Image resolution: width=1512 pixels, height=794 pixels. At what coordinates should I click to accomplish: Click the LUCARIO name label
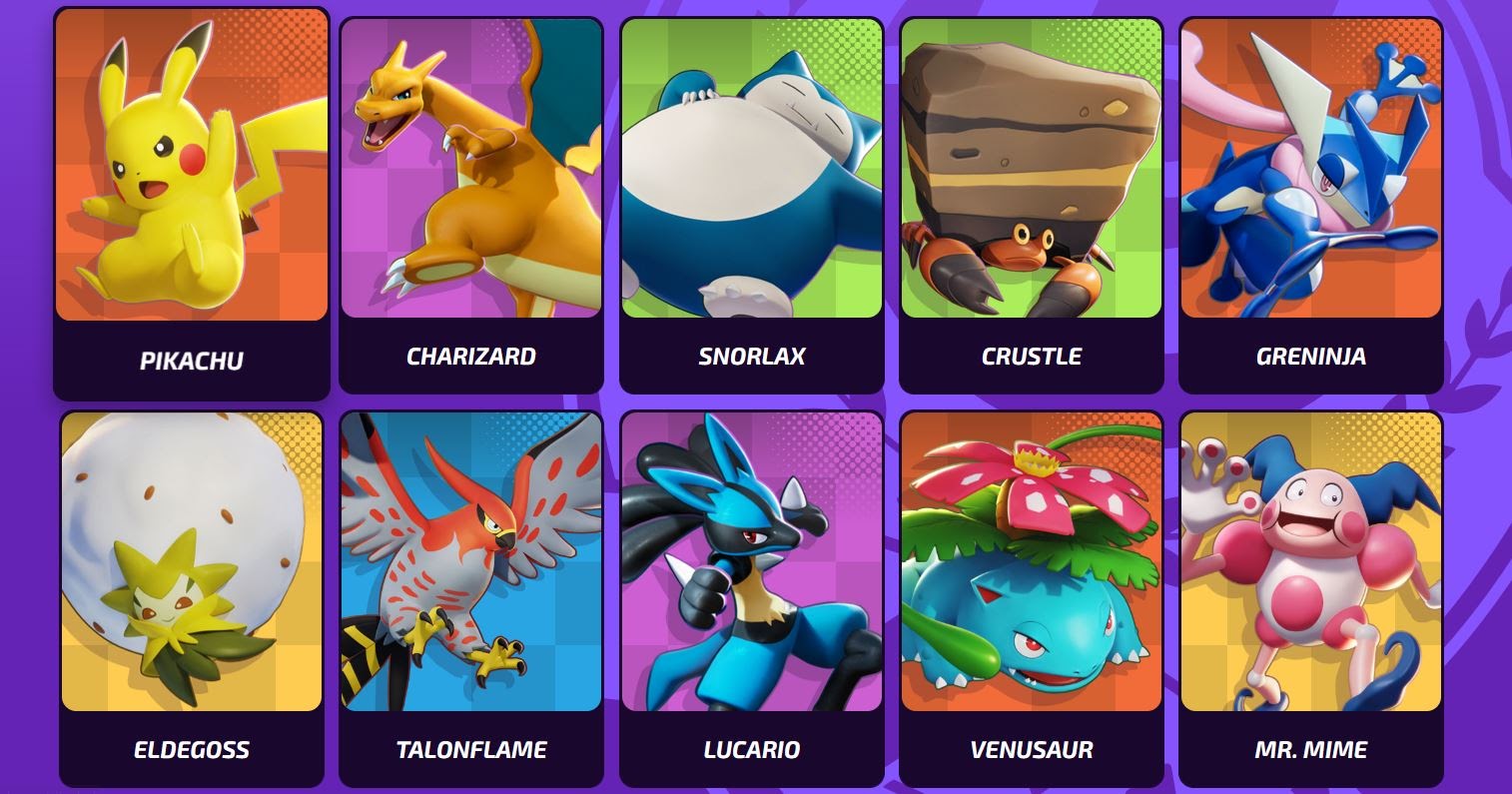tap(751, 747)
